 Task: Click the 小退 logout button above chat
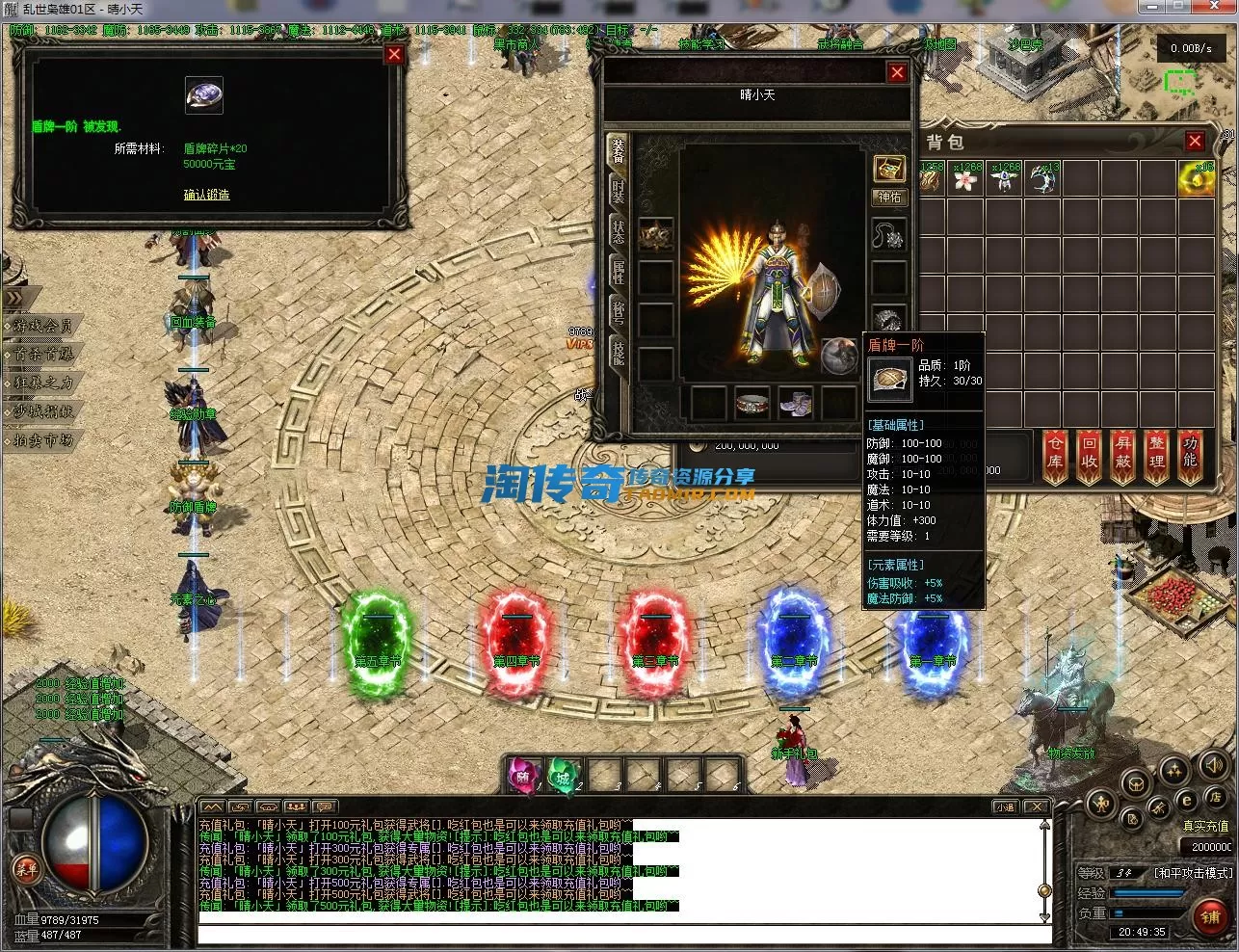pyautogui.click(x=1006, y=807)
